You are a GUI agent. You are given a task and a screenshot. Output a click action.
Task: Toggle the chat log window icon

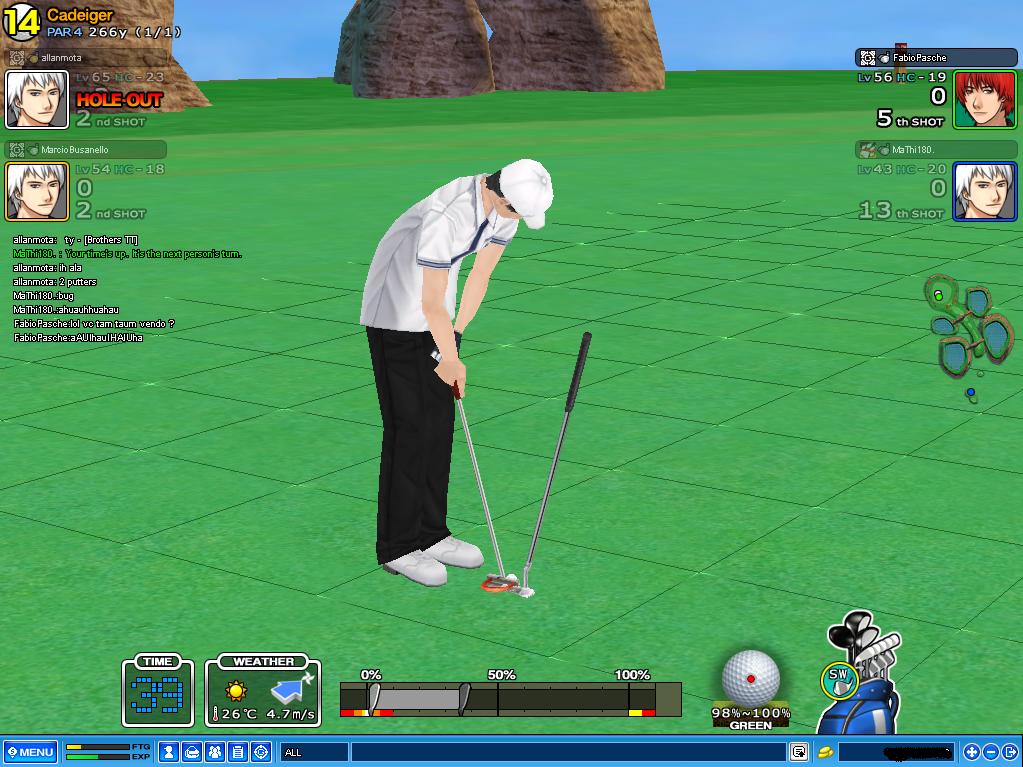[799, 752]
